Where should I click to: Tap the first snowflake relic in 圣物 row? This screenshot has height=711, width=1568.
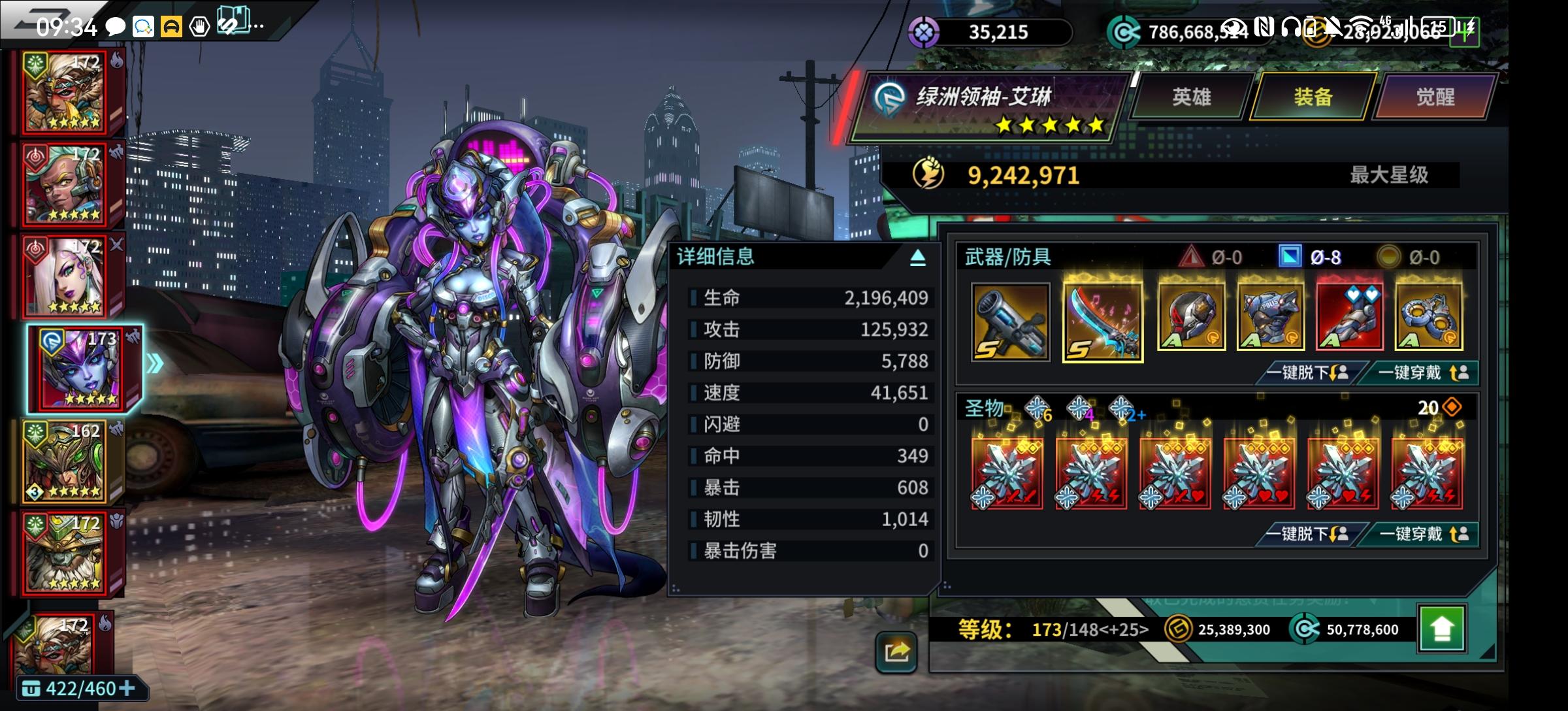[x=1006, y=472]
